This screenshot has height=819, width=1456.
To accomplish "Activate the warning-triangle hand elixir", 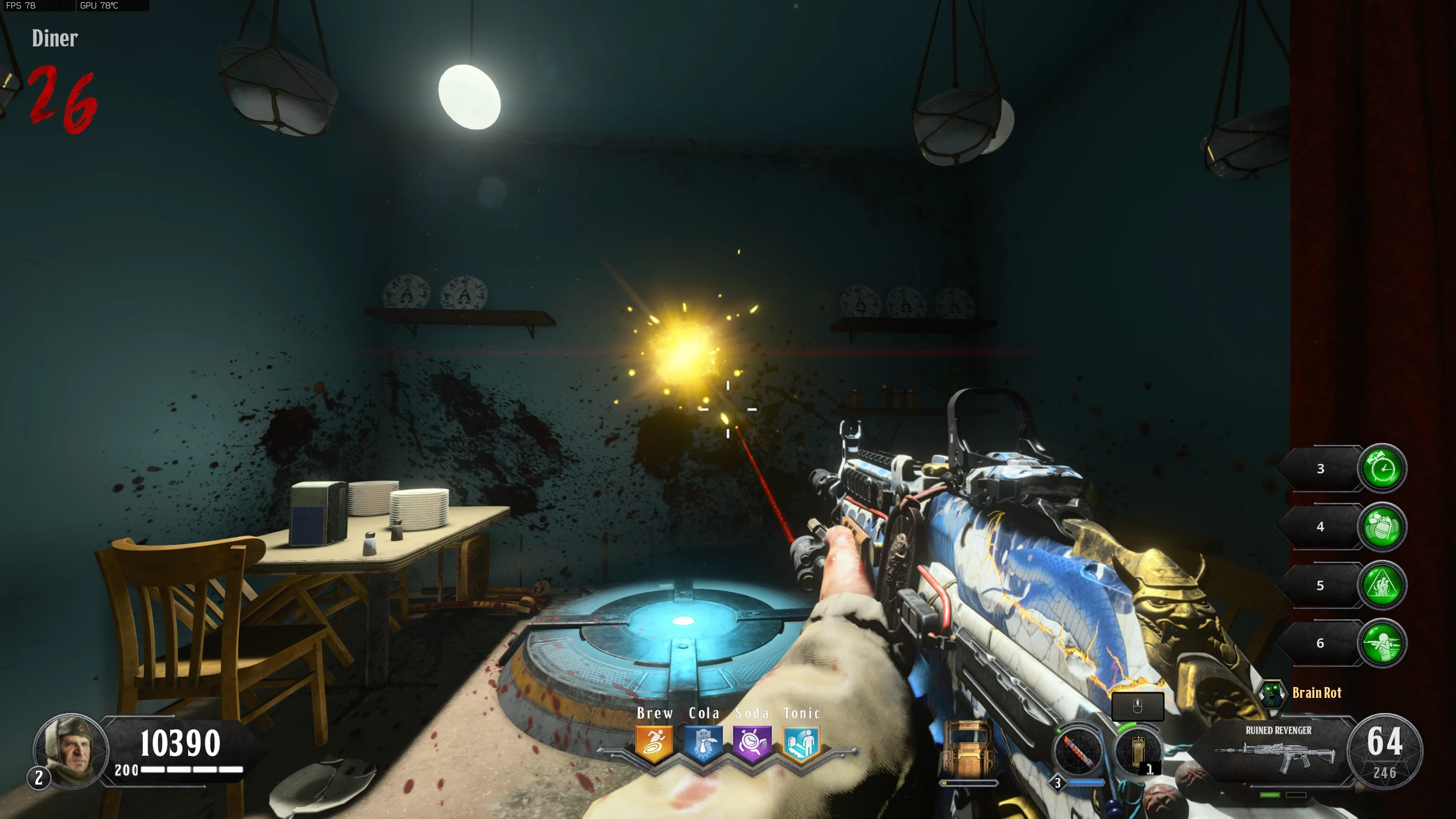I will tap(1382, 585).
